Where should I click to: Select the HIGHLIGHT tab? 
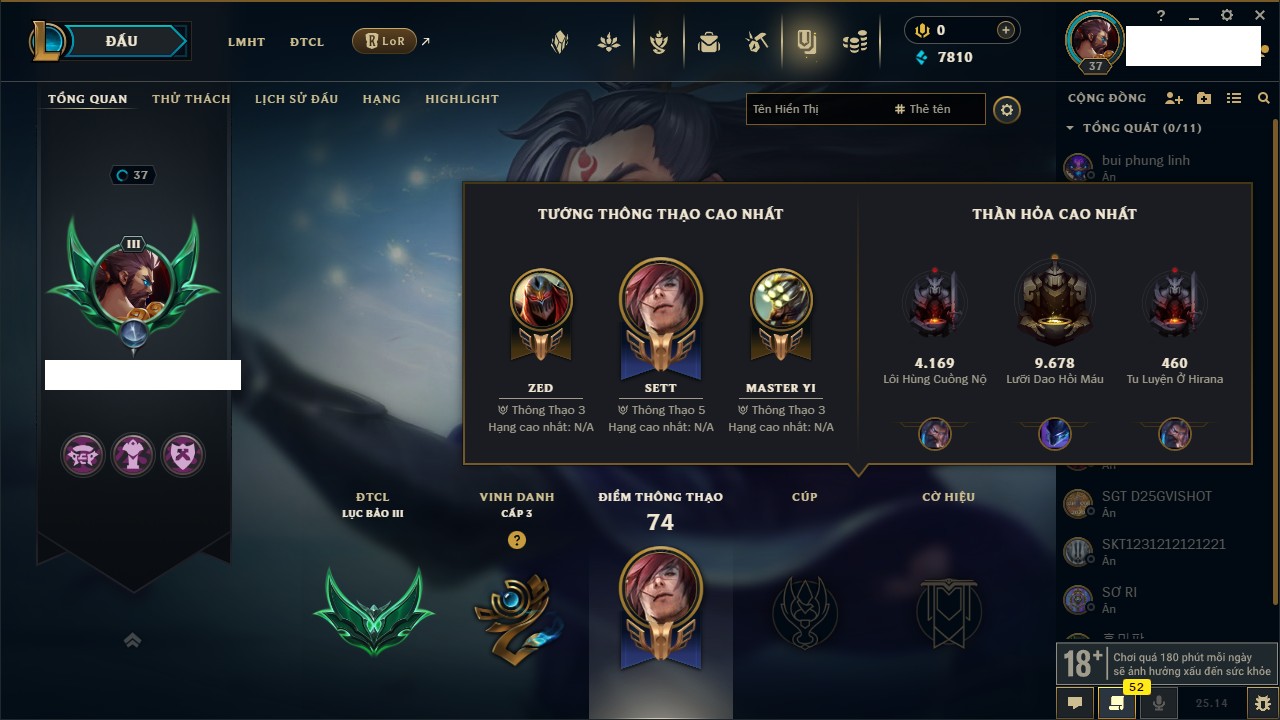(x=461, y=99)
